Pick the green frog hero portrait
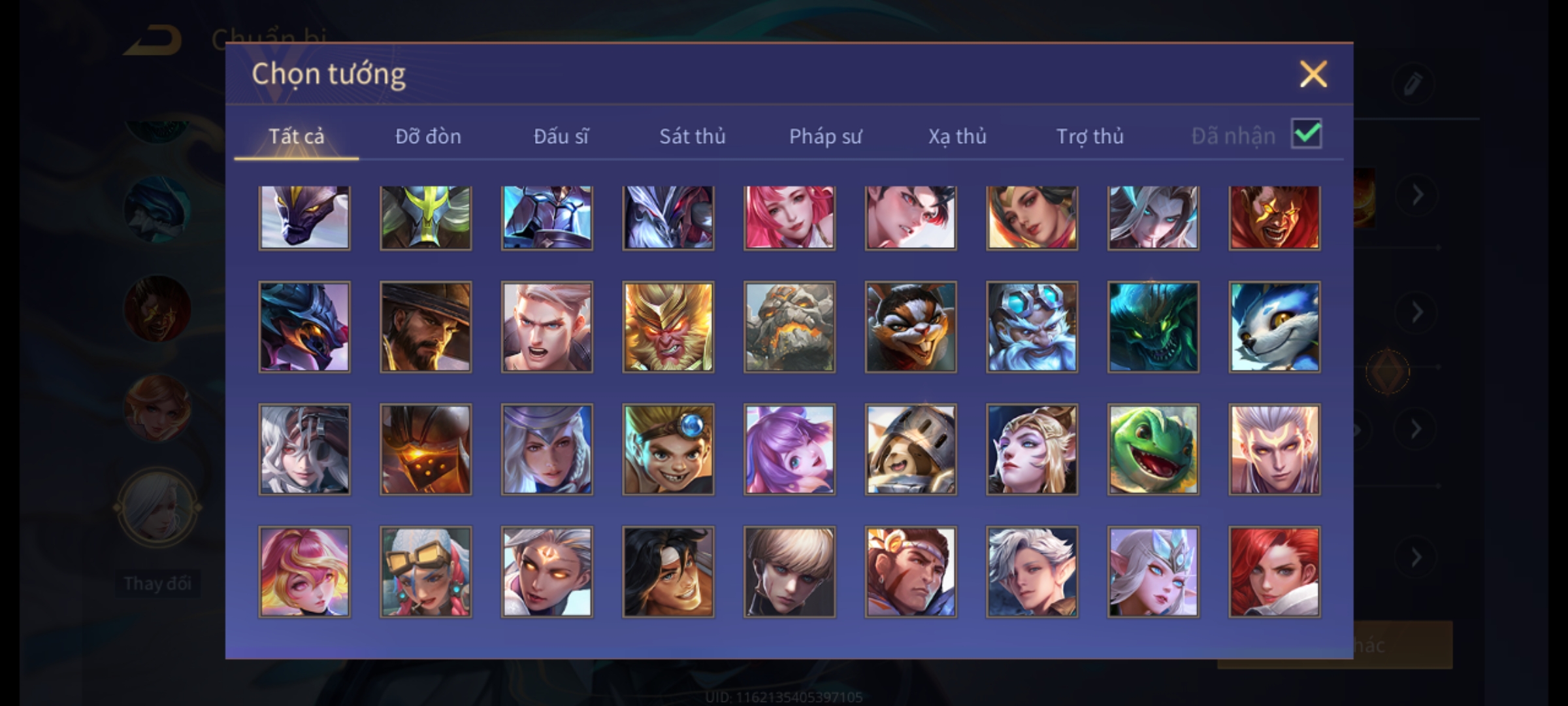Image resolution: width=1568 pixels, height=706 pixels. point(1153,449)
